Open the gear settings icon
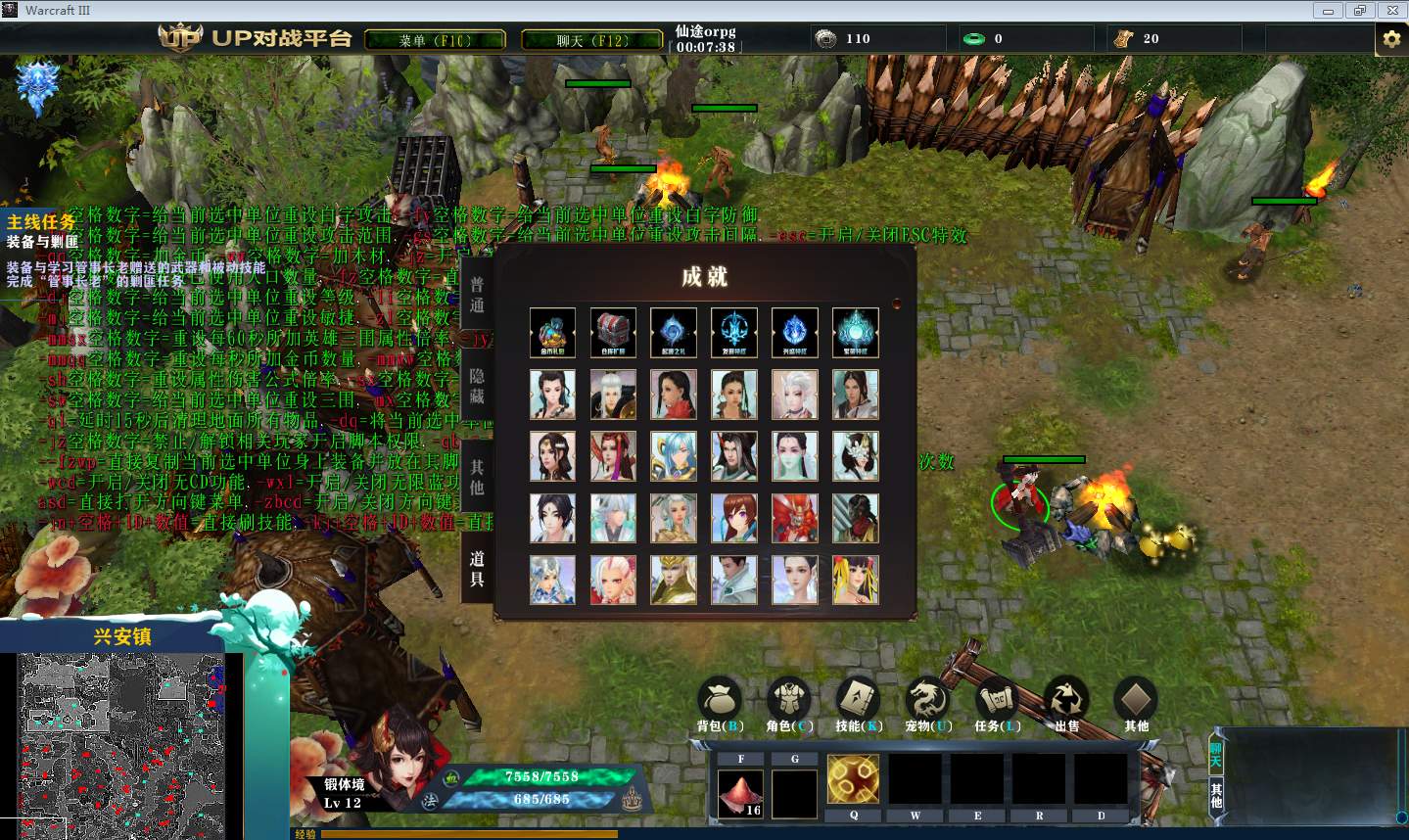1409x840 pixels. tap(1391, 39)
